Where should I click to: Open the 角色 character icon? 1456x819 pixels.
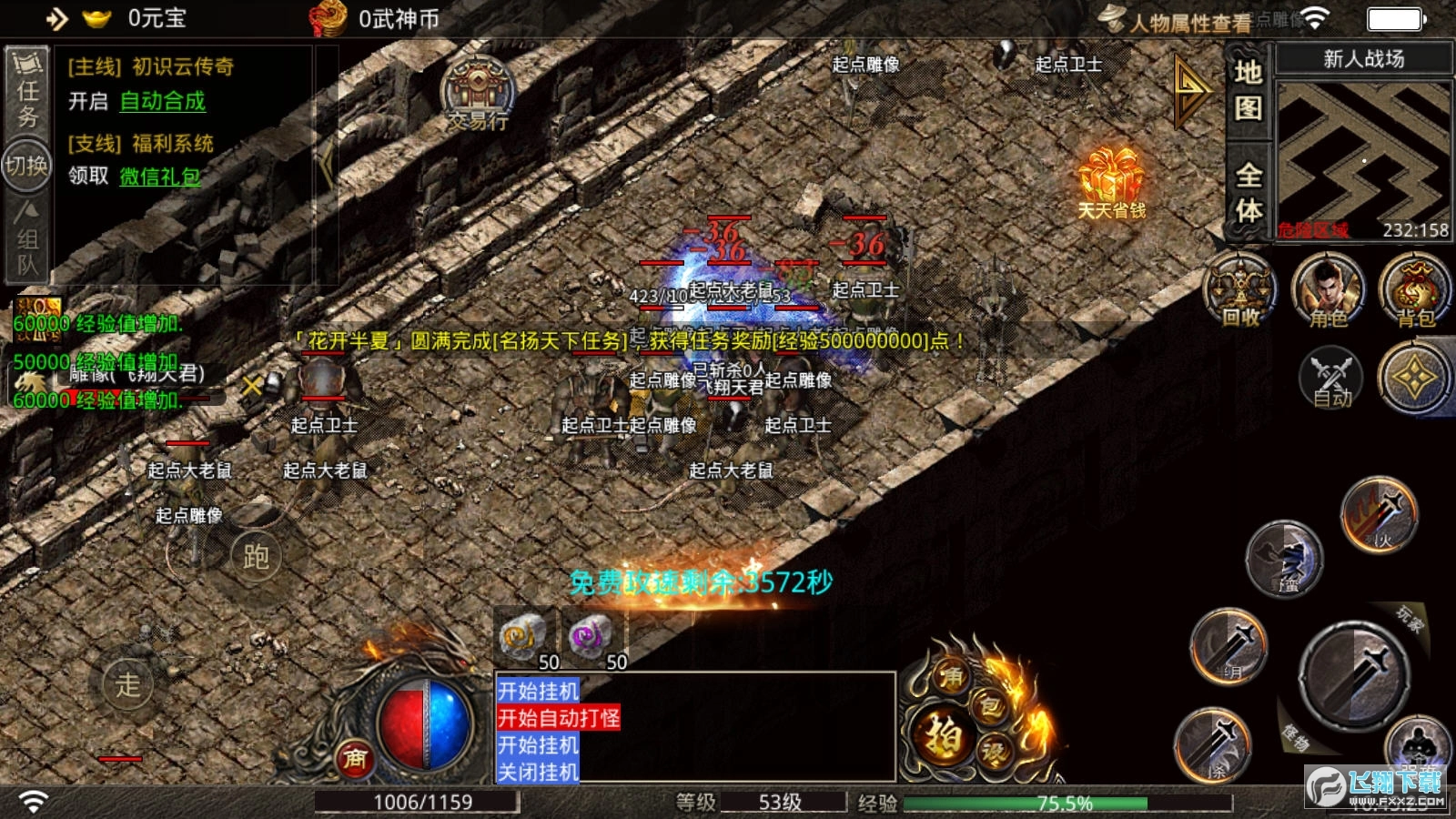pyautogui.click(x=1328, y=290)
